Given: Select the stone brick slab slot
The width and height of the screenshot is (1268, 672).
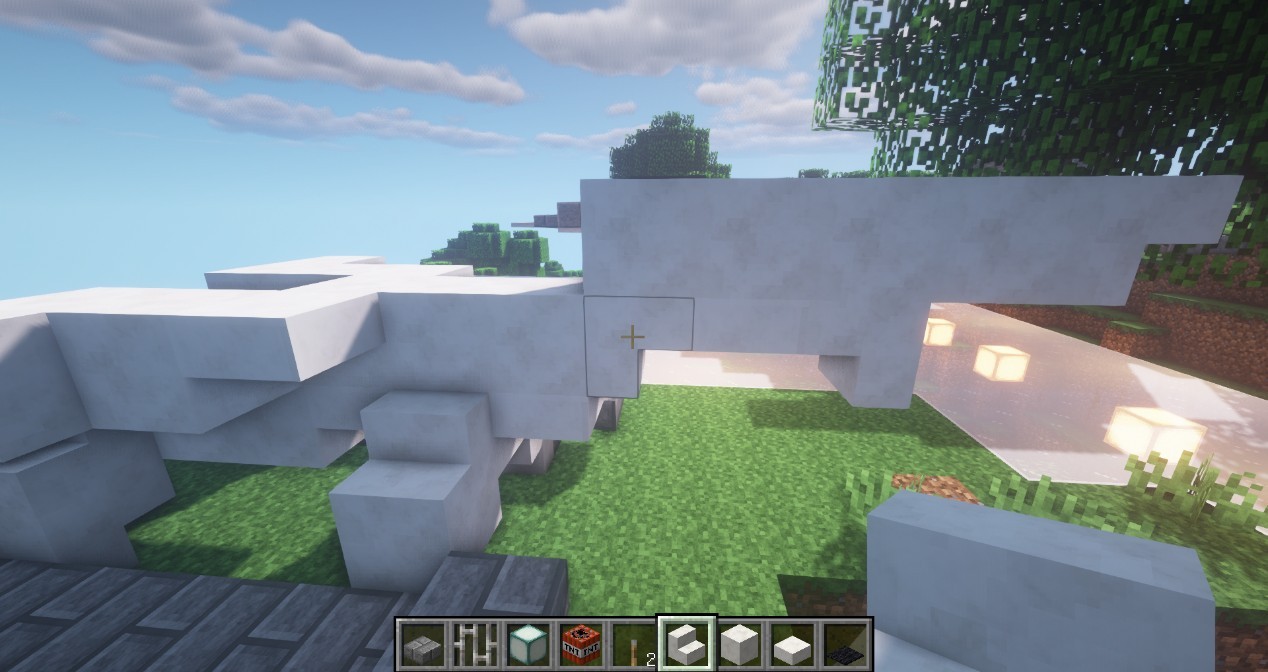Looking at the screenshot, I should tap(421, 643).
